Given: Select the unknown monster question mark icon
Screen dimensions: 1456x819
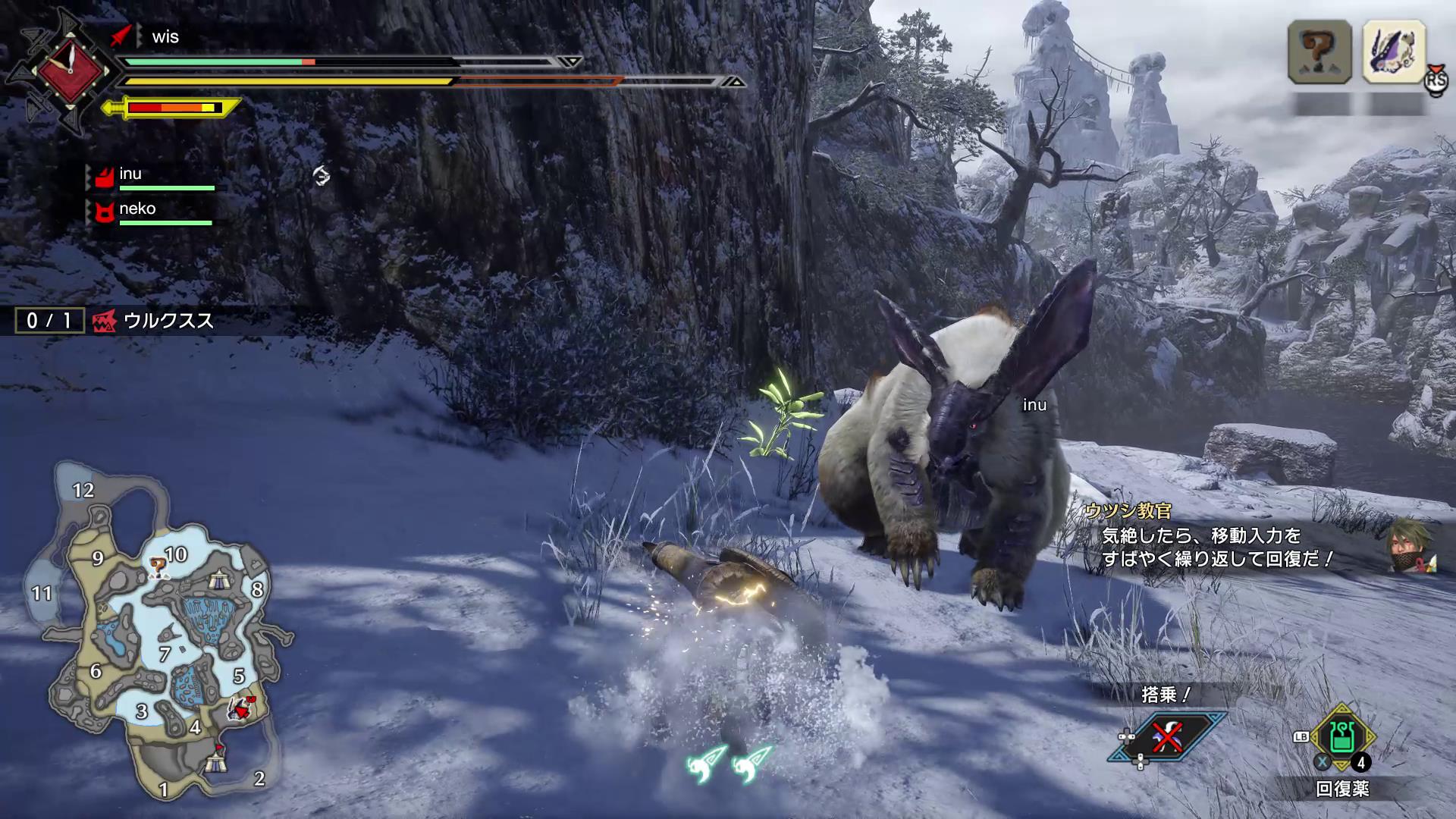Looking at the screenshot, I should click(1319, 52).
